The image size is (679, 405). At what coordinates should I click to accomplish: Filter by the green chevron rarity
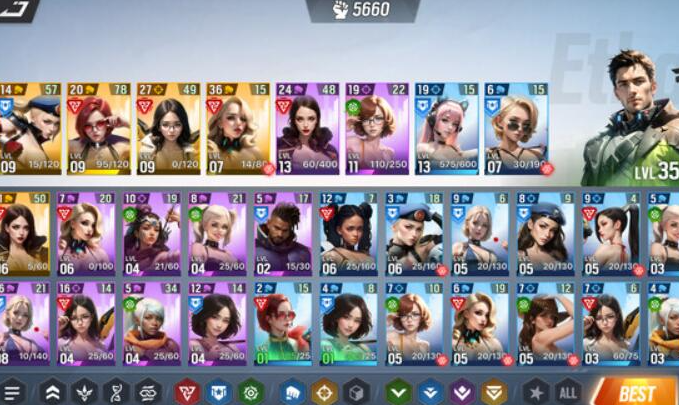pos(399,392)
